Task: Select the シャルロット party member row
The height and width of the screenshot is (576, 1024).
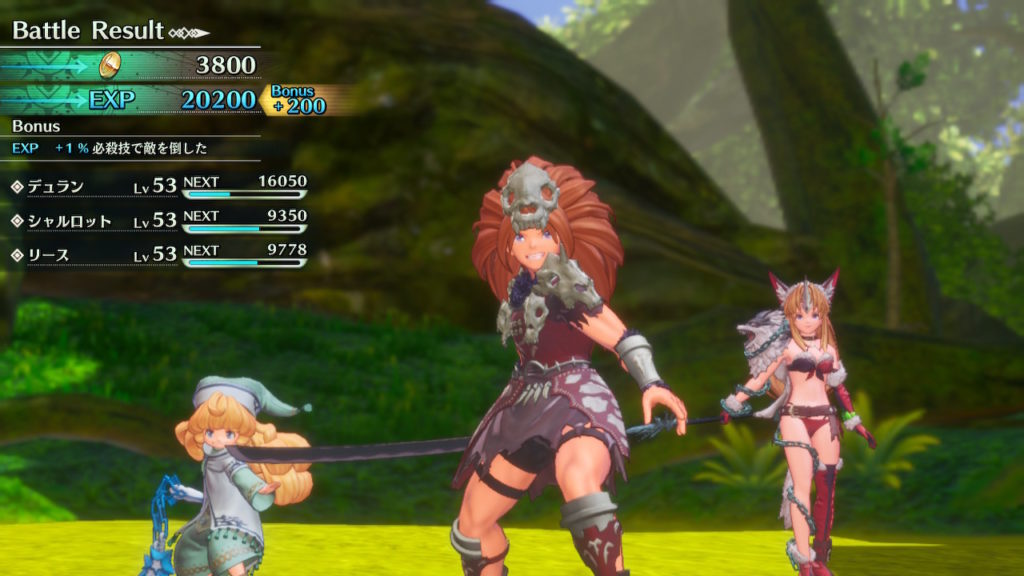Action: (x=158, y=221)
